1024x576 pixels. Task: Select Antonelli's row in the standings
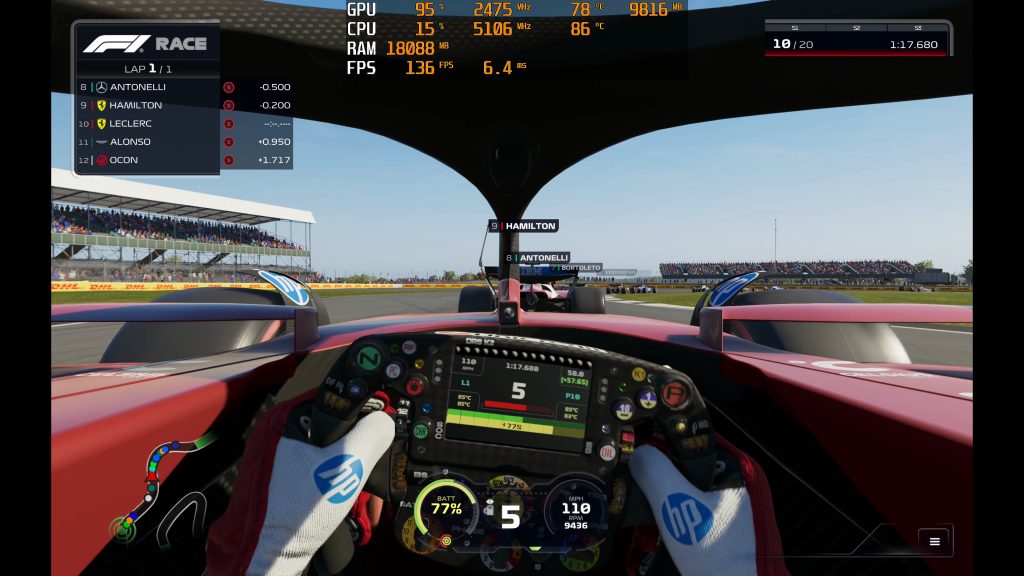point(148,87)
